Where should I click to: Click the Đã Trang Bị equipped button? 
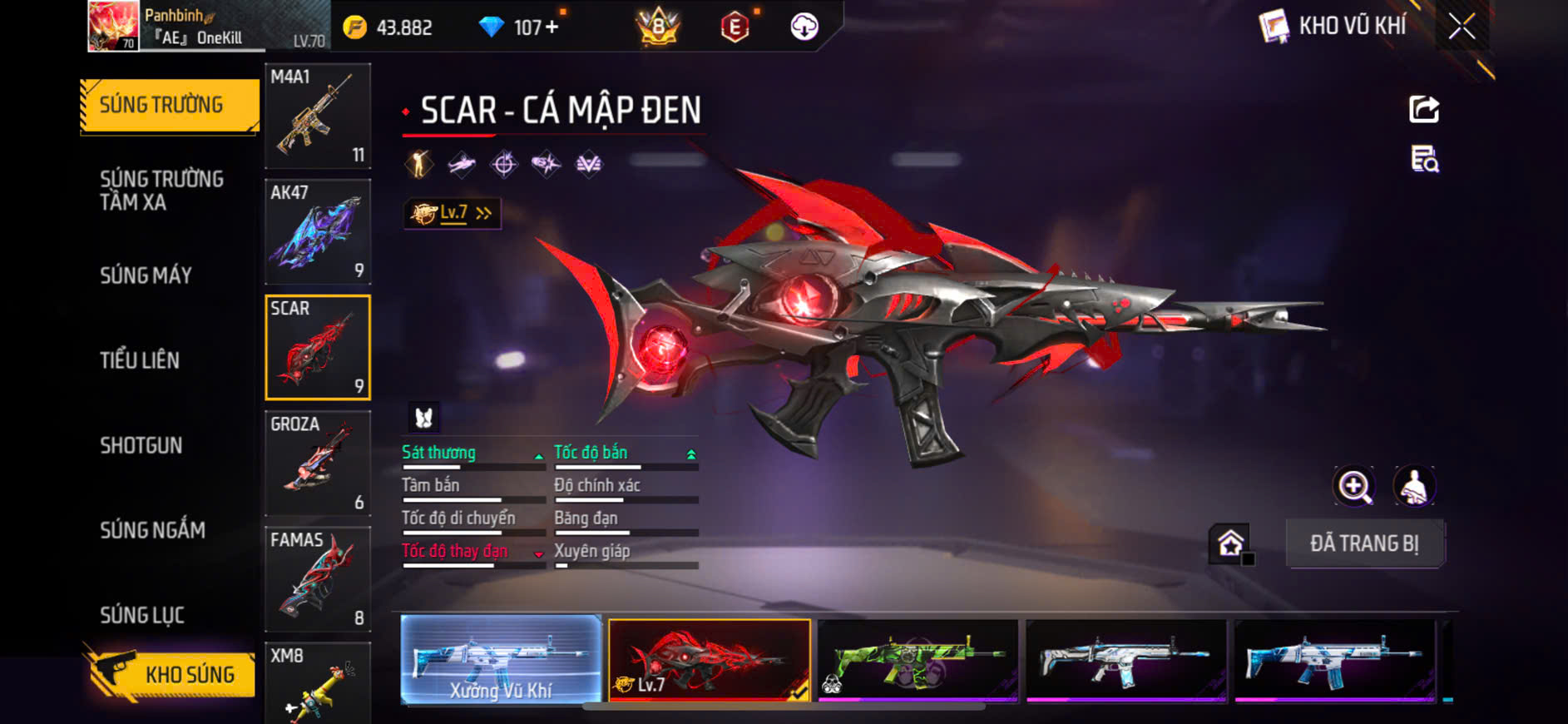(1364, 543)
